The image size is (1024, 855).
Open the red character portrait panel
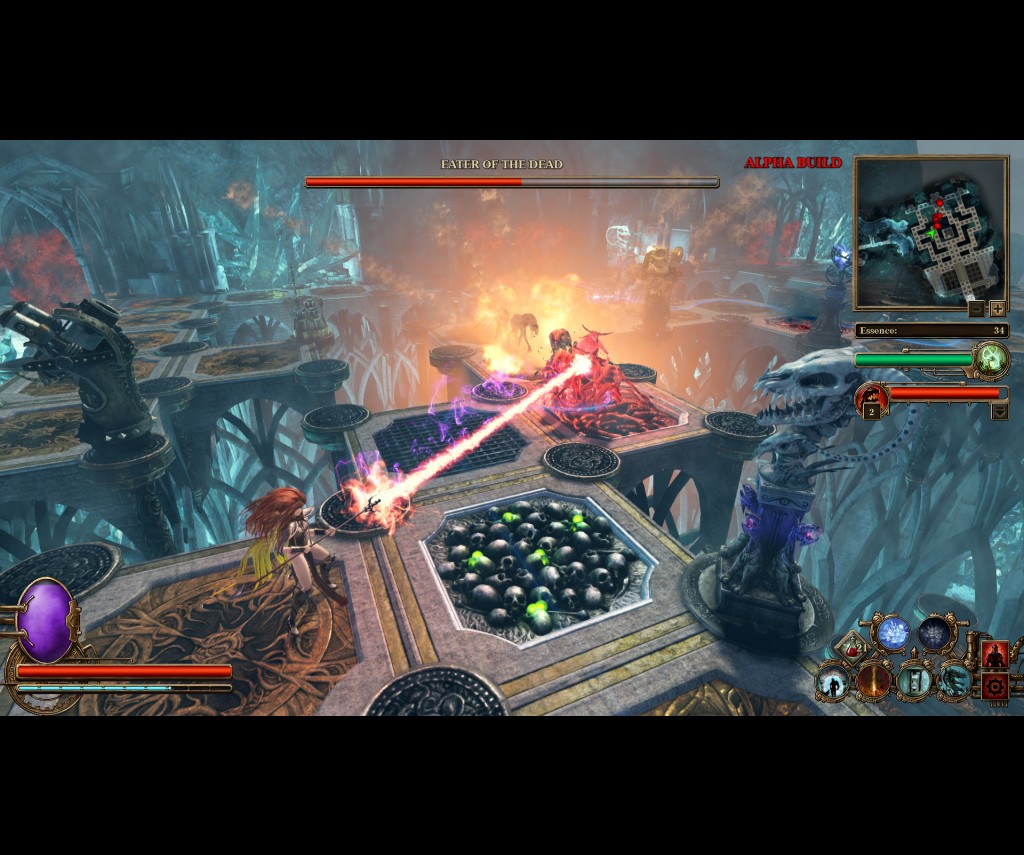[x=994, y=654]
